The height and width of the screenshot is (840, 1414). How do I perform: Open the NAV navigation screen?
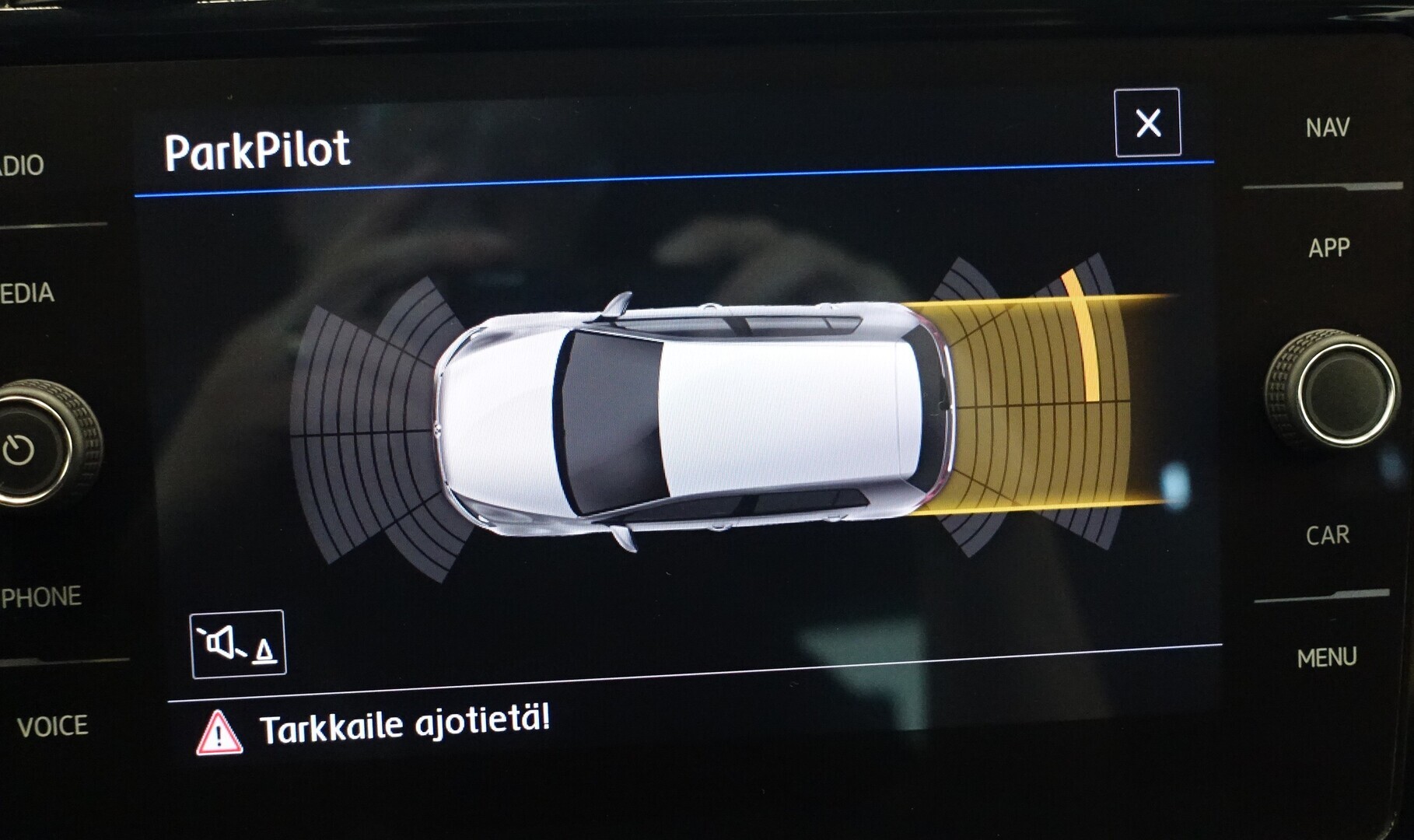(x=1327, y=128)
